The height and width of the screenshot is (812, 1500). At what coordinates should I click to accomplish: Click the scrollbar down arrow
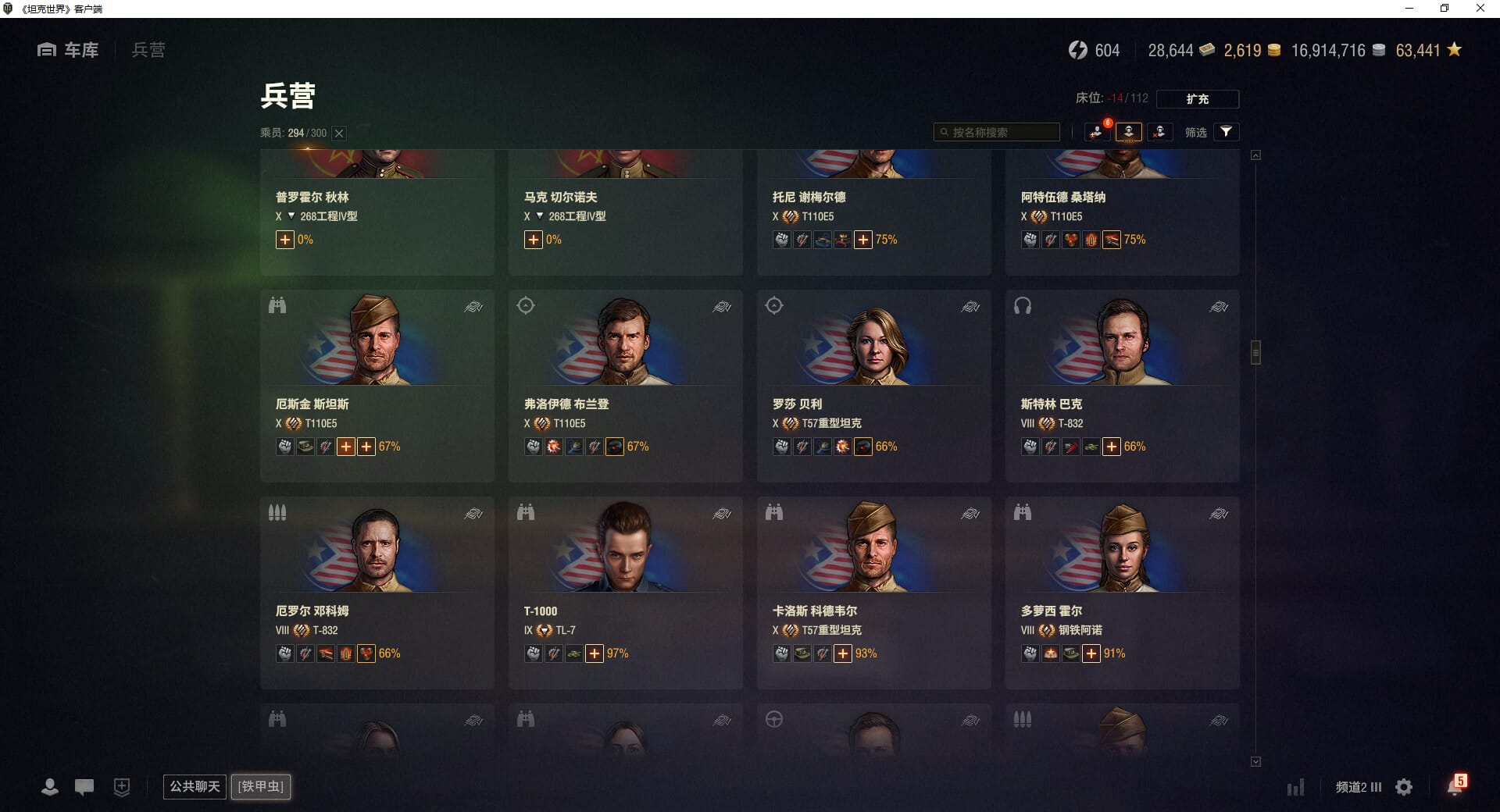(1255, 761)
